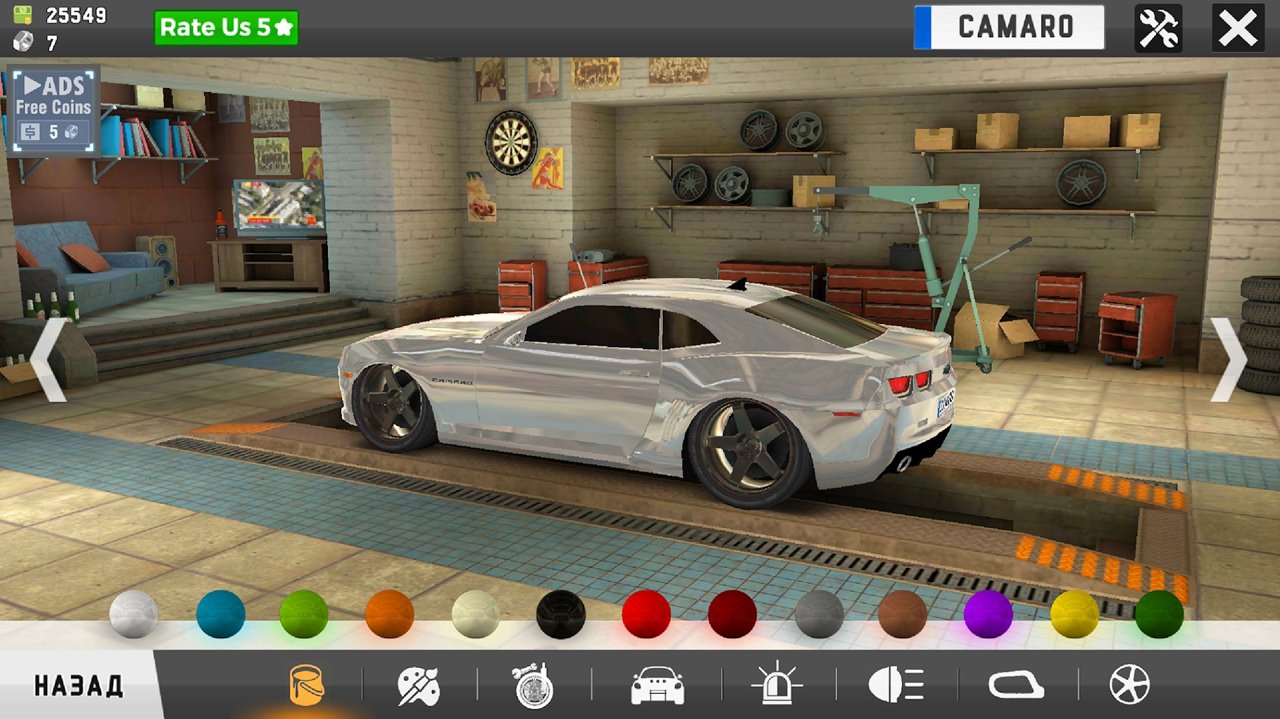Select the purple paint color
Viewport: 1280px width, 719px height.
[988, 614]
